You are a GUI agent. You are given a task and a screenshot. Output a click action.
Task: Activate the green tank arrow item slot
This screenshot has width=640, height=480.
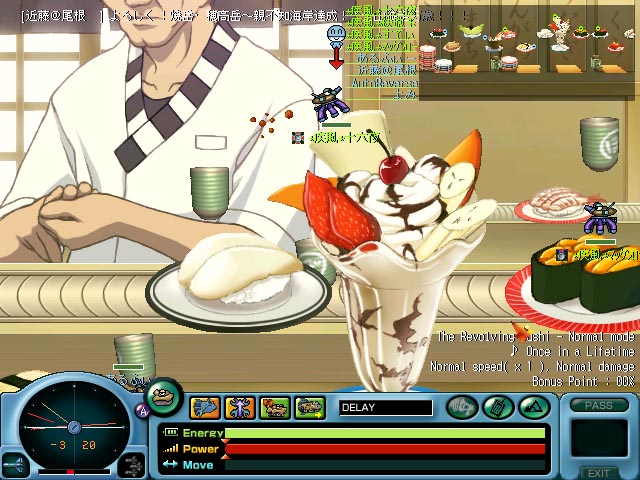click(310, 407)
